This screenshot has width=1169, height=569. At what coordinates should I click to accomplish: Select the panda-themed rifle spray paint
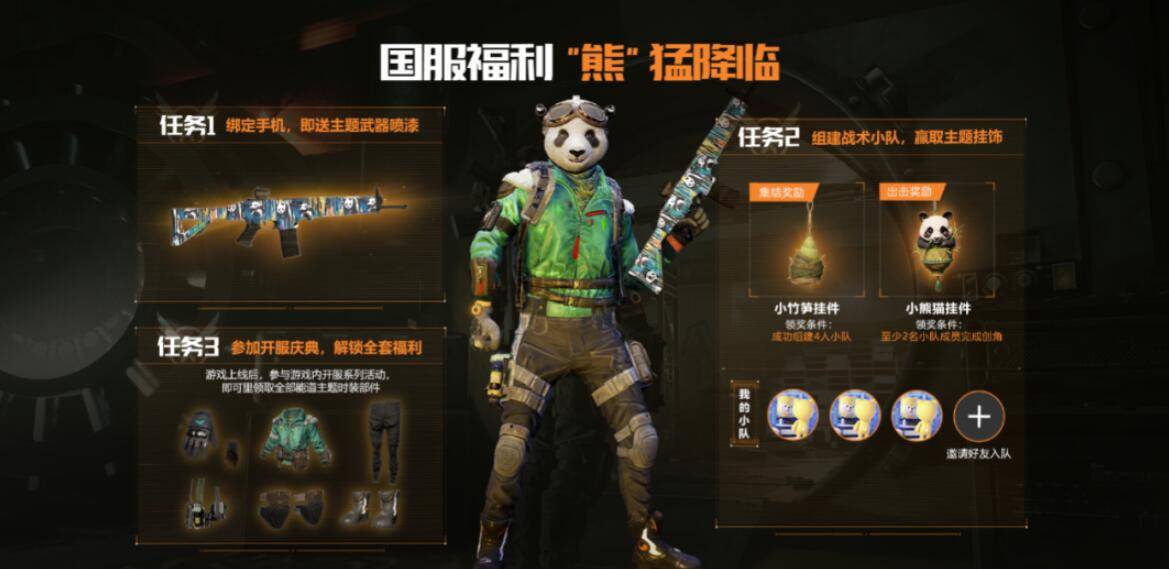tap(289, 215)
